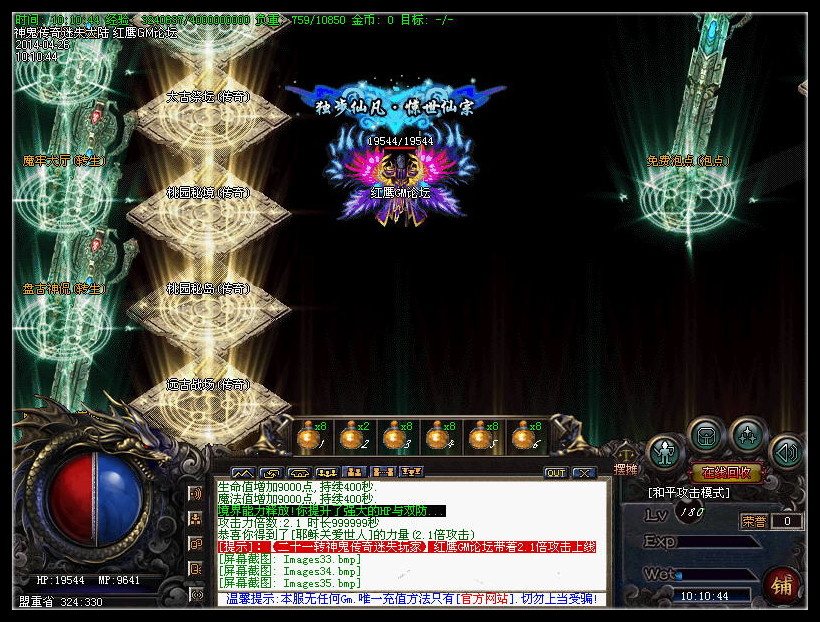This screenshot has width=820, height=622.
Task: Use the potion in belt slot 4
Action: pyautogui.click(x=436, y=436)
